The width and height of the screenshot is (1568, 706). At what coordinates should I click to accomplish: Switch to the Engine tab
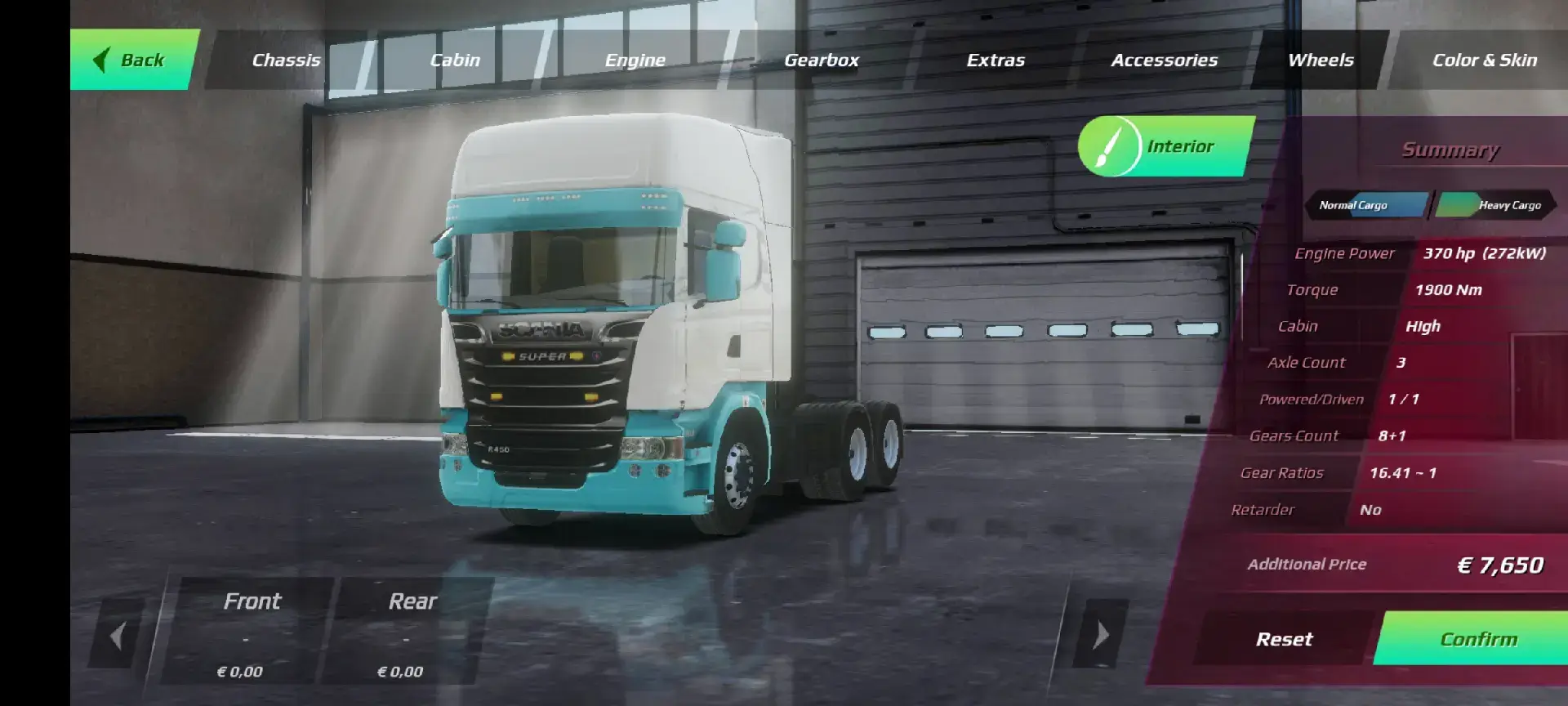635,59
